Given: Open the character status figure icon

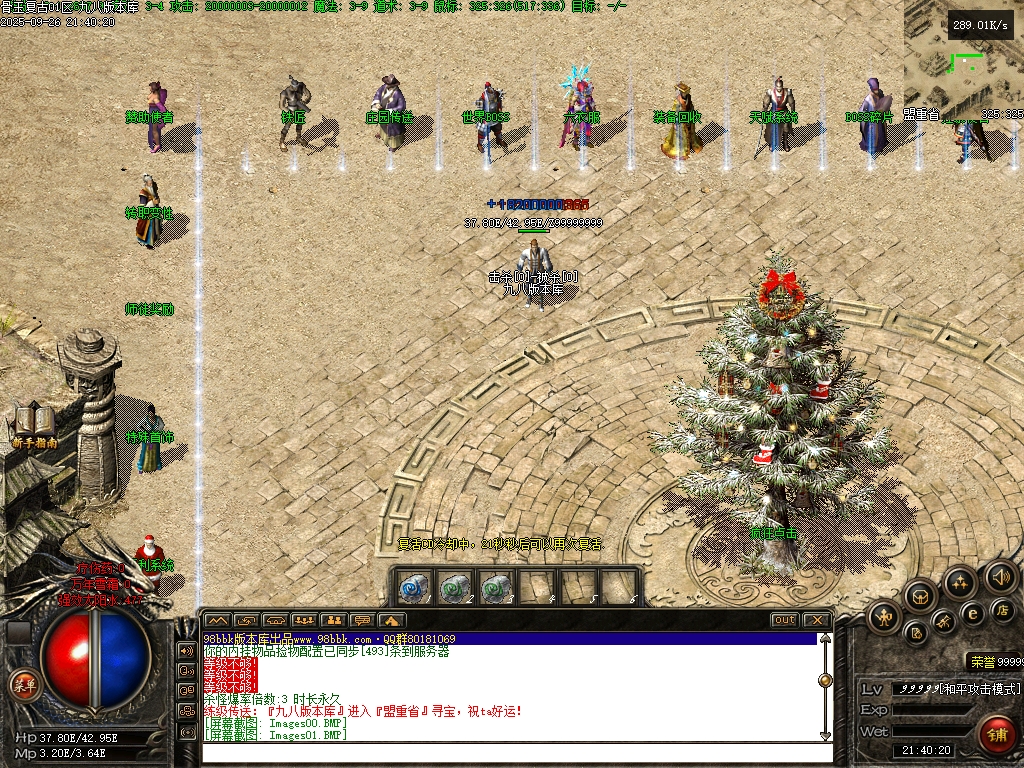Looking at the screenshot, I should (x=883, y=617).
